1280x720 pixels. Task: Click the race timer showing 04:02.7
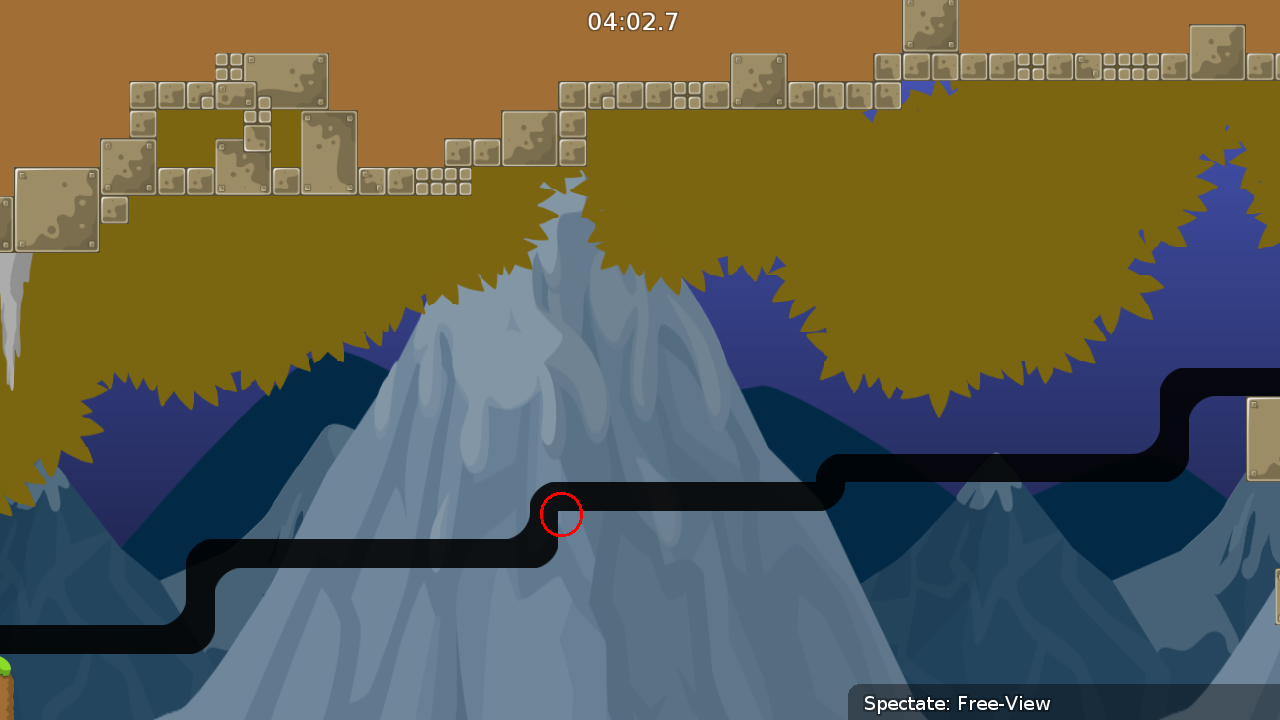click(633, 21)
